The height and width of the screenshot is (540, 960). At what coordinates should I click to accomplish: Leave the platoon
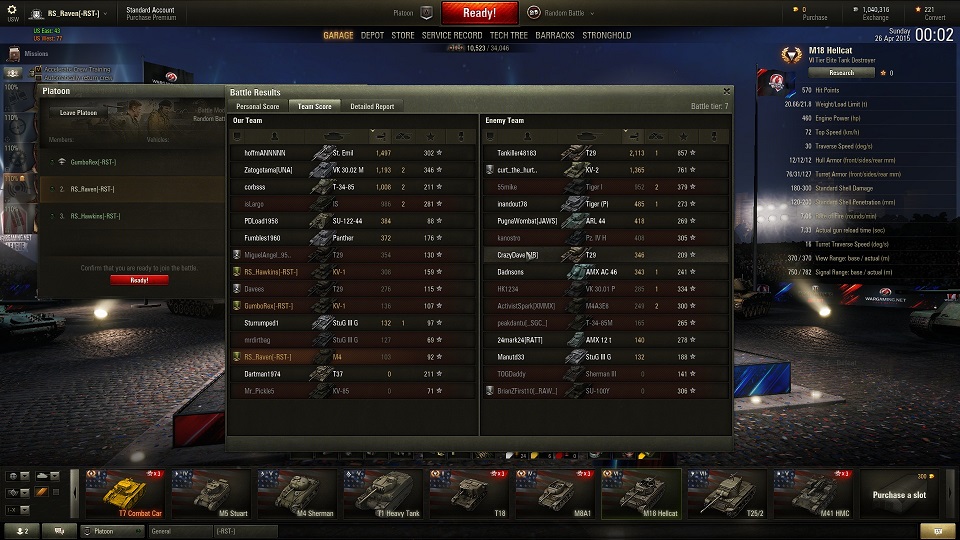tap(79, 112)
